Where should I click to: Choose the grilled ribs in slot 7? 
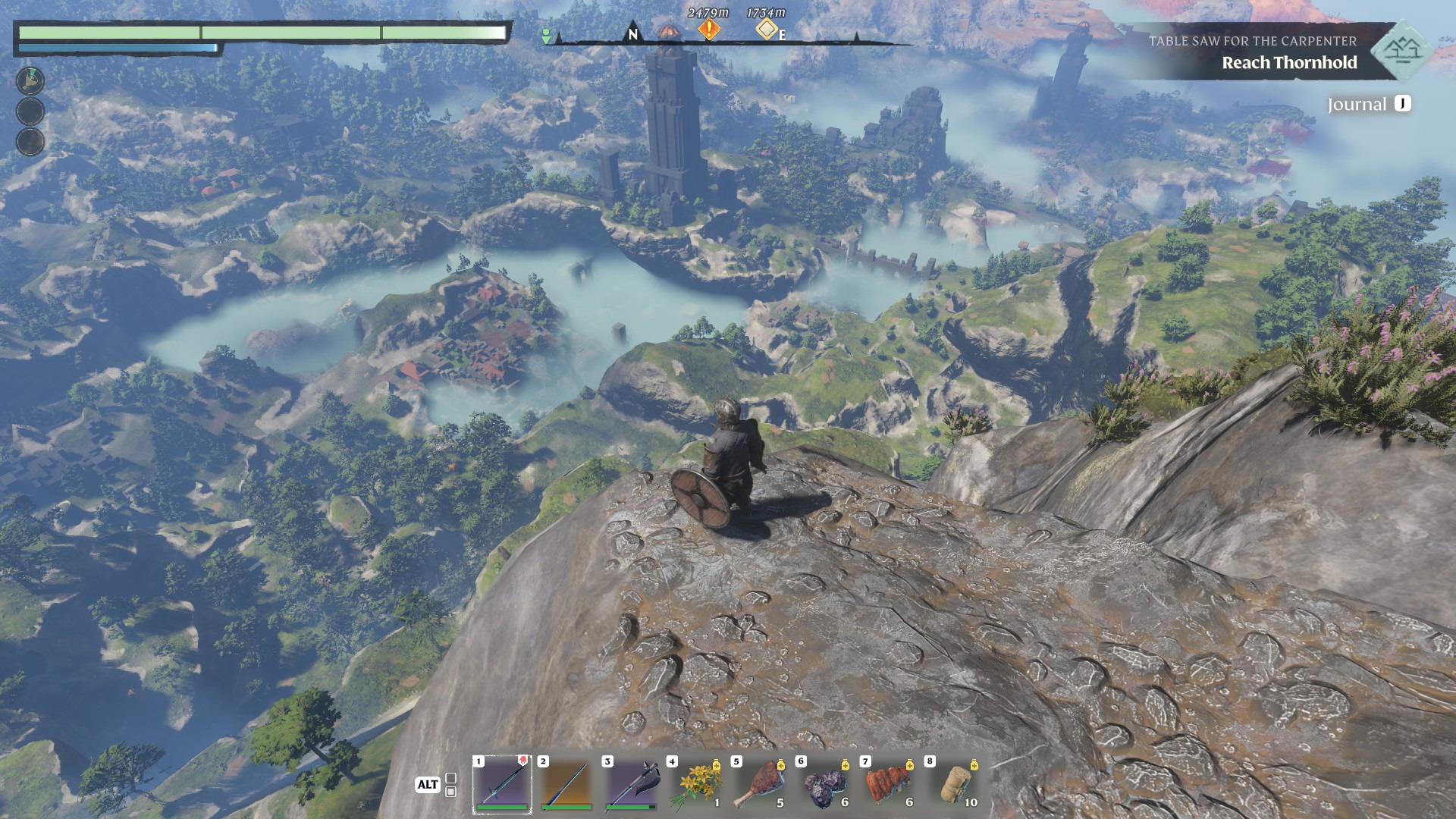889,784
